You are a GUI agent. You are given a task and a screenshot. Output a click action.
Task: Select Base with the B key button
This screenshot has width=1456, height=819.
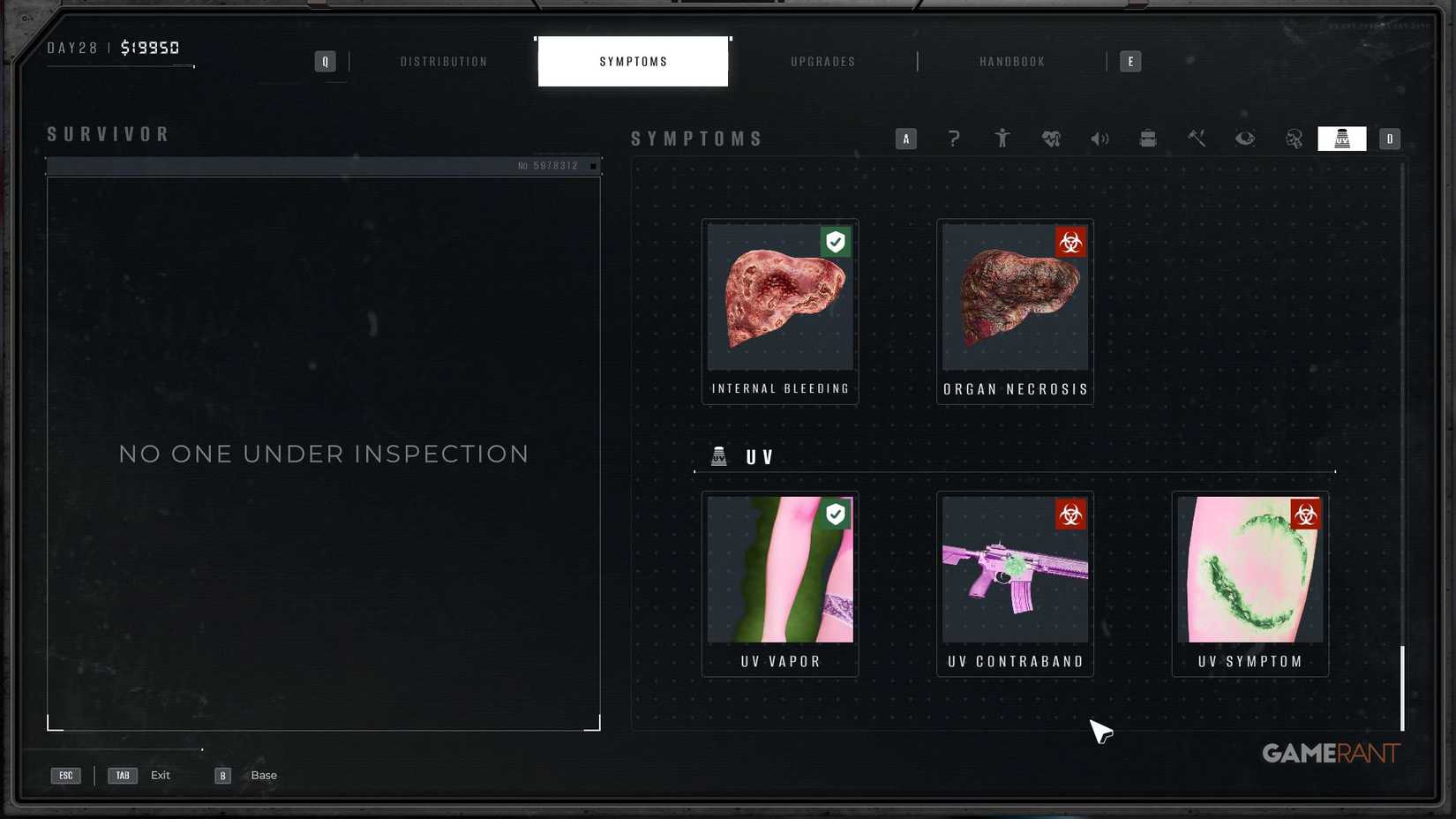(221, 775)
